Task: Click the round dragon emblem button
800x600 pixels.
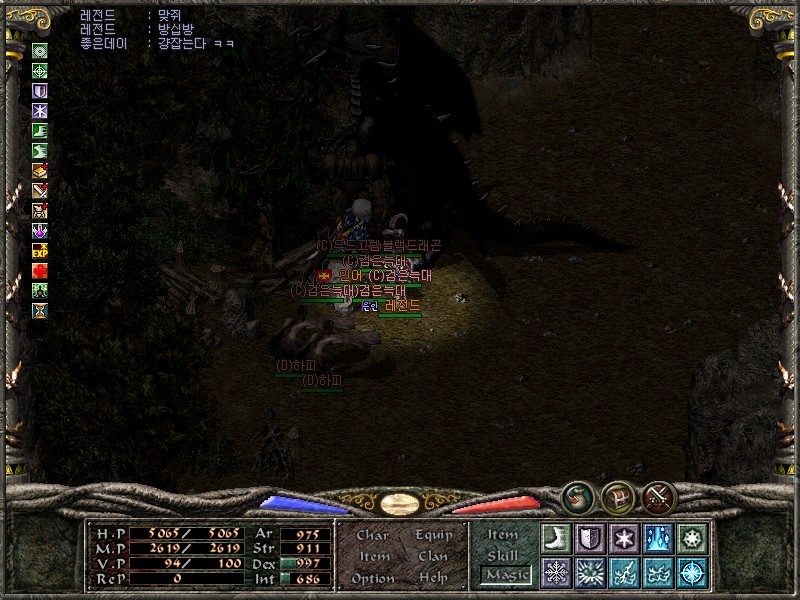Action: click(577, 496)
